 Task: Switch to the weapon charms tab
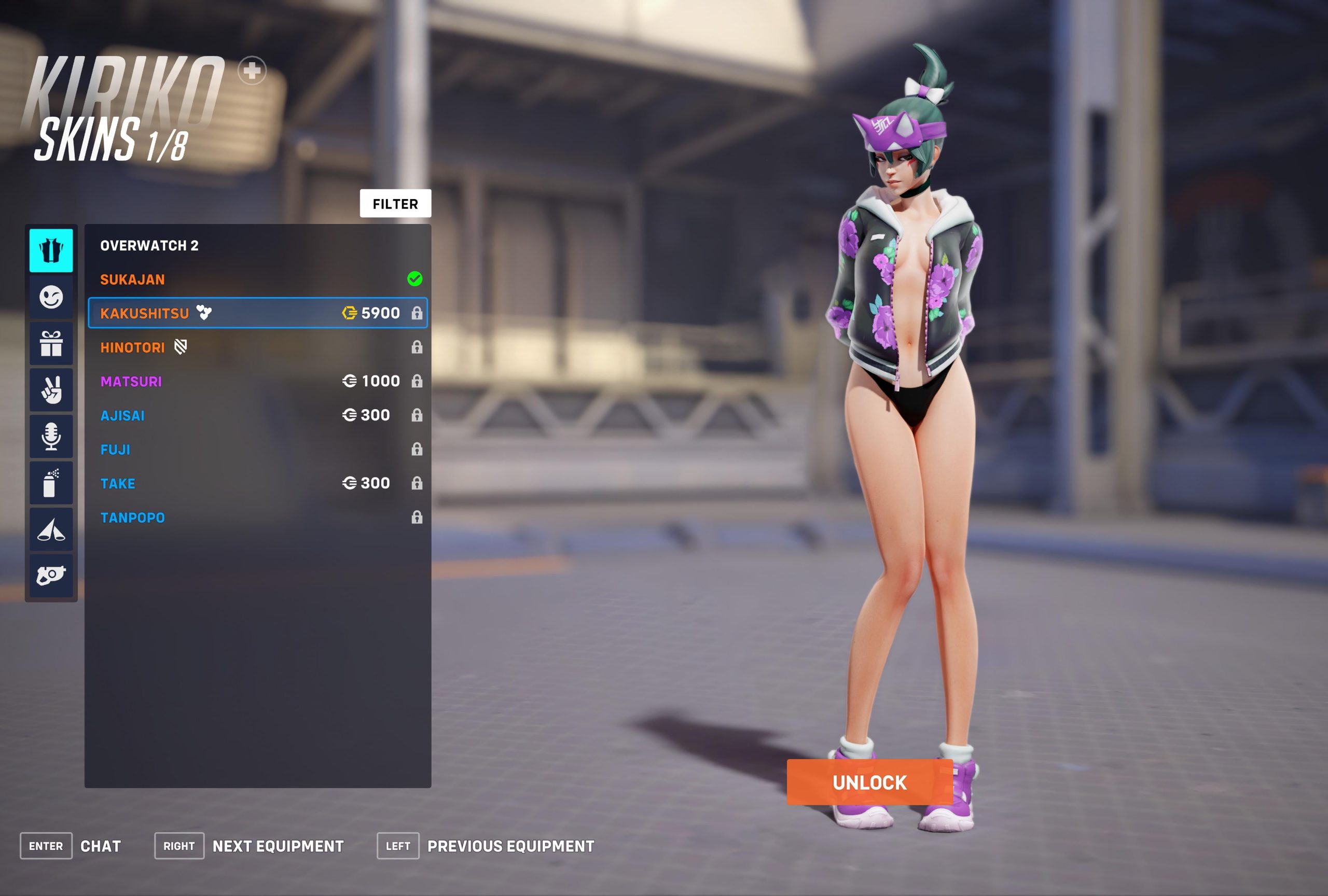tap(51, 576)
